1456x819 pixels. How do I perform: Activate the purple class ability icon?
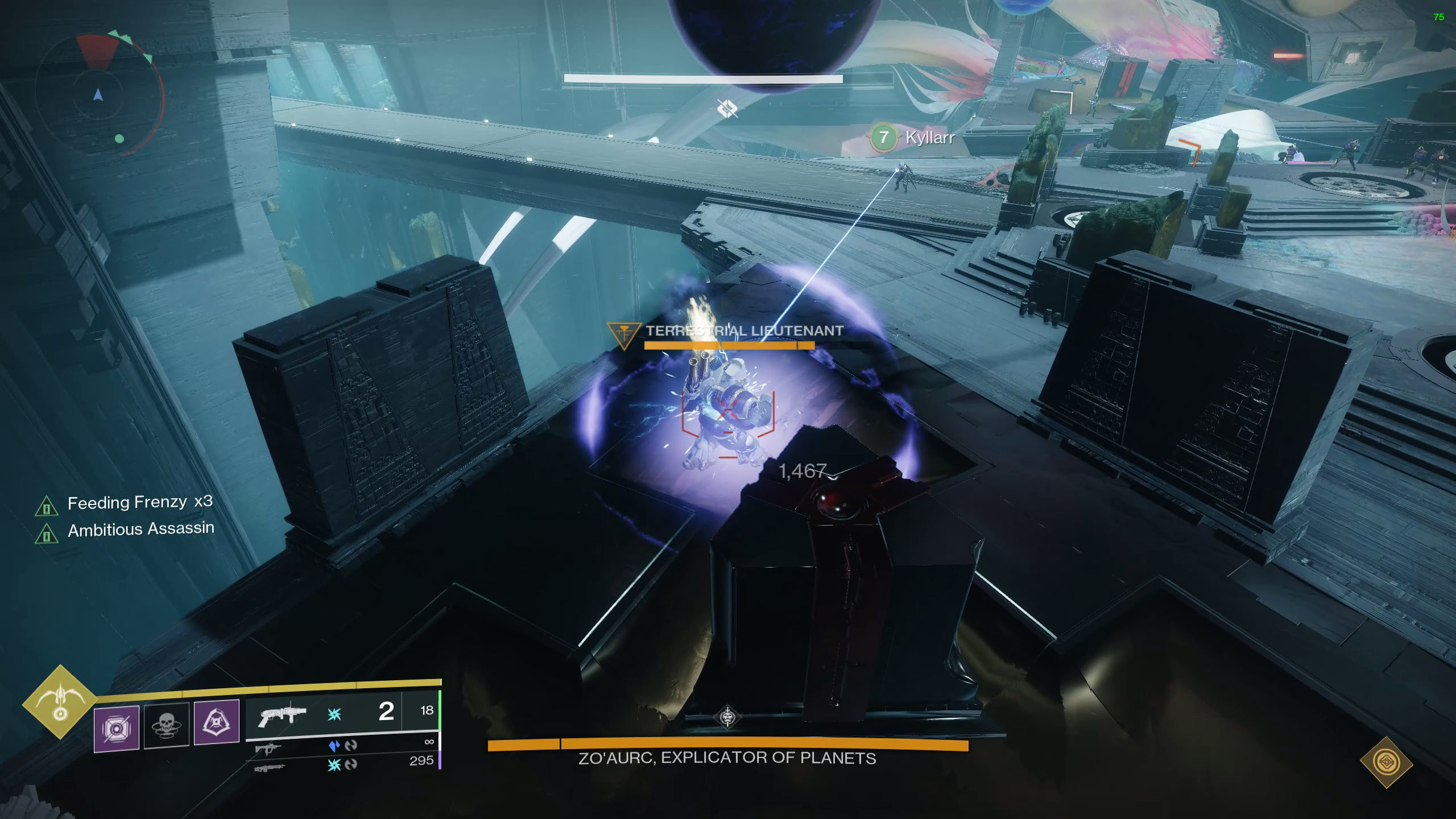(217, 722)
